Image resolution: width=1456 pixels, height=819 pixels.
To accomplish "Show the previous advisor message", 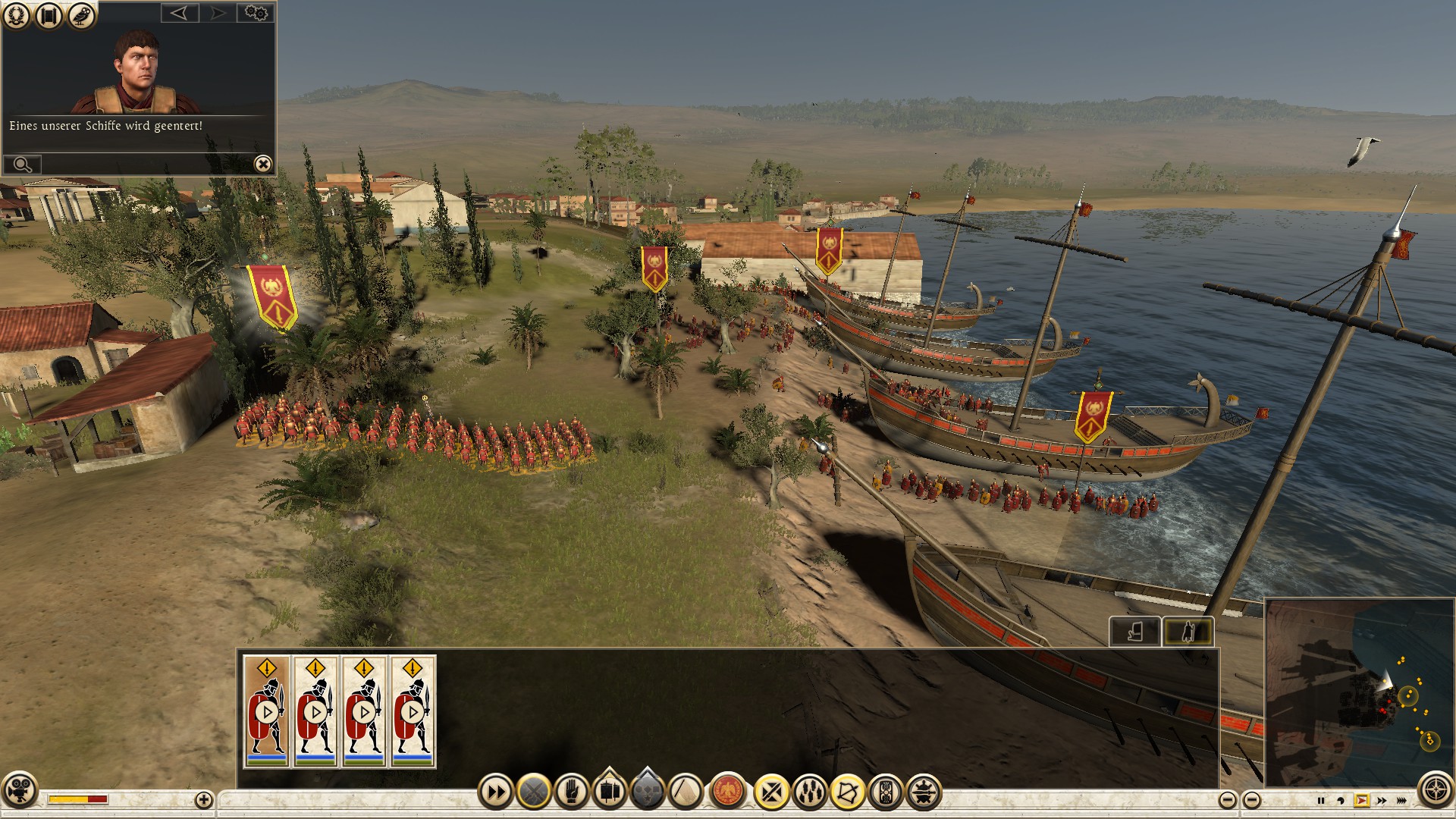I will click(179, 13).
